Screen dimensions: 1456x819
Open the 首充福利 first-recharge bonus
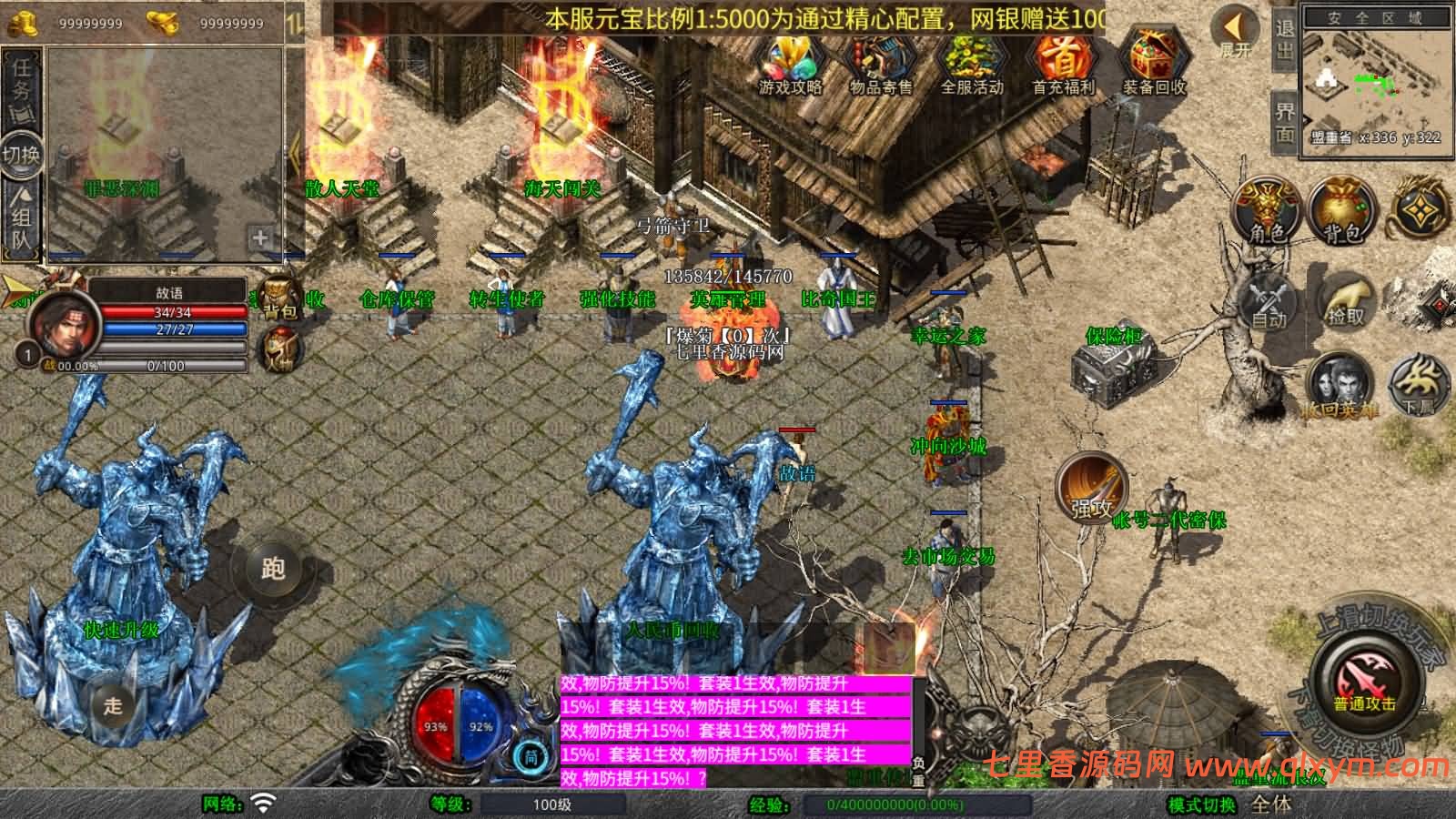click(x=1062, y=62)
